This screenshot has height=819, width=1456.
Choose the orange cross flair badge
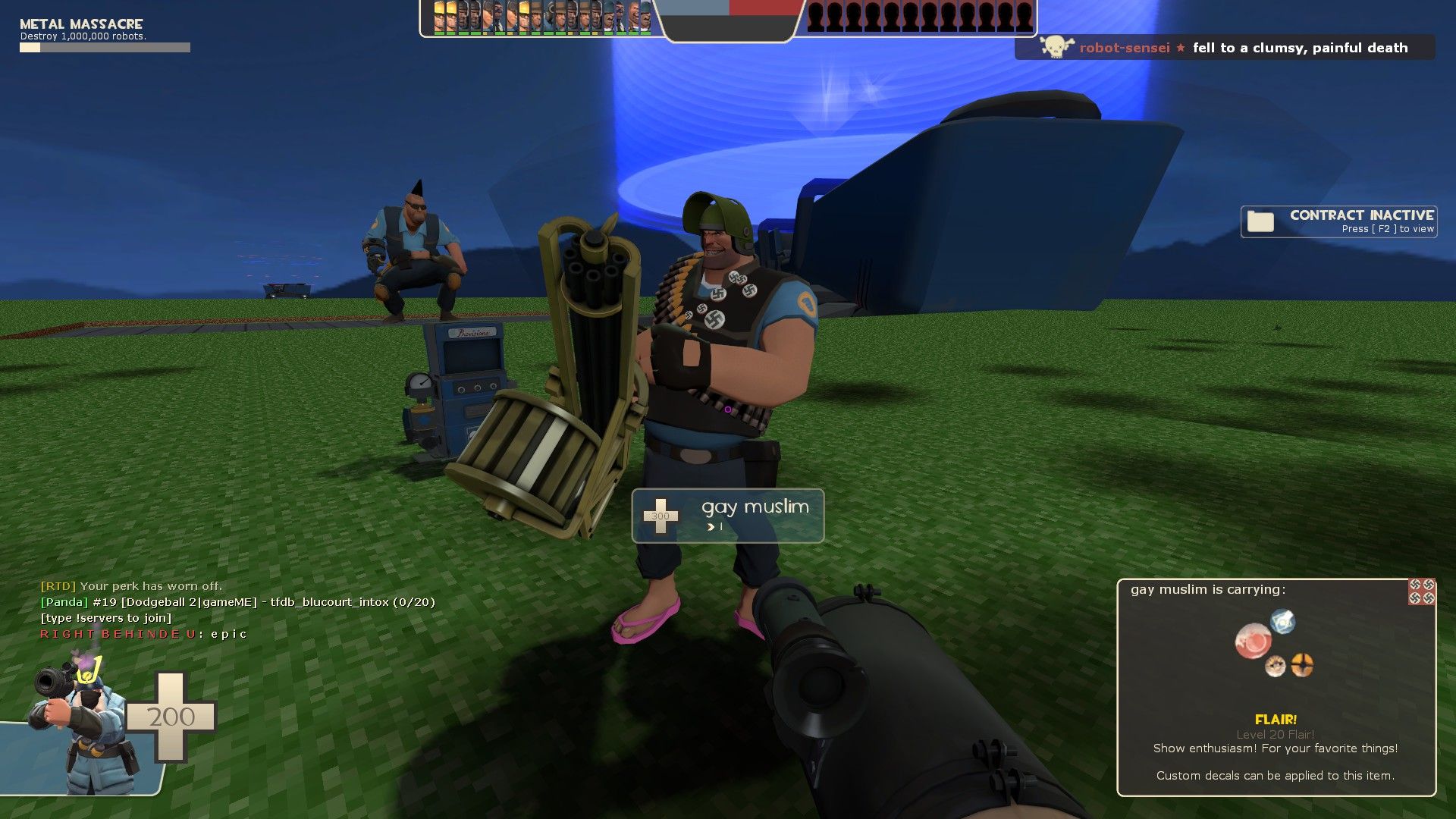[x=1302, y=665]
